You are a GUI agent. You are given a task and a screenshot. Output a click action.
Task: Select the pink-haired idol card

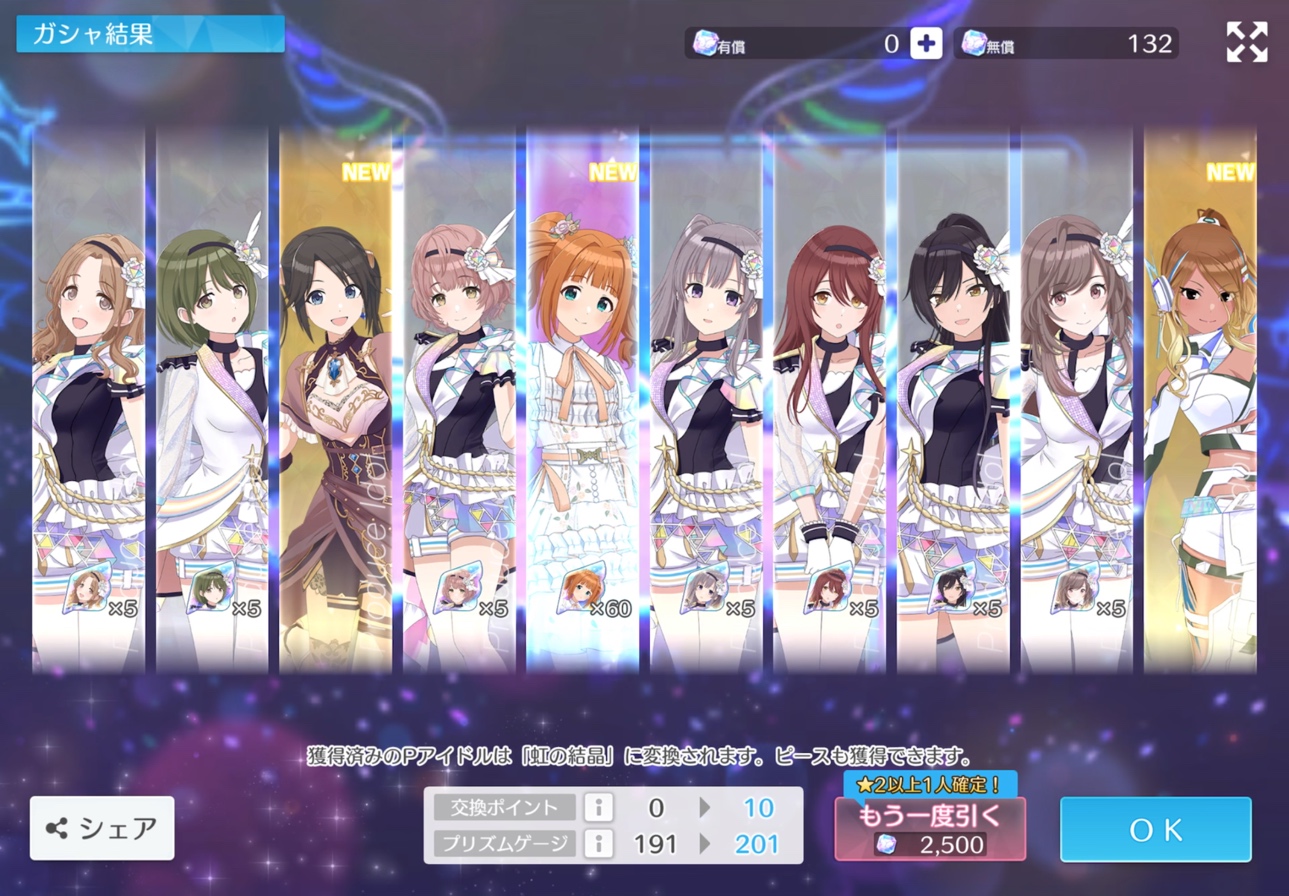pyautogui.click(x=460, y=400)
